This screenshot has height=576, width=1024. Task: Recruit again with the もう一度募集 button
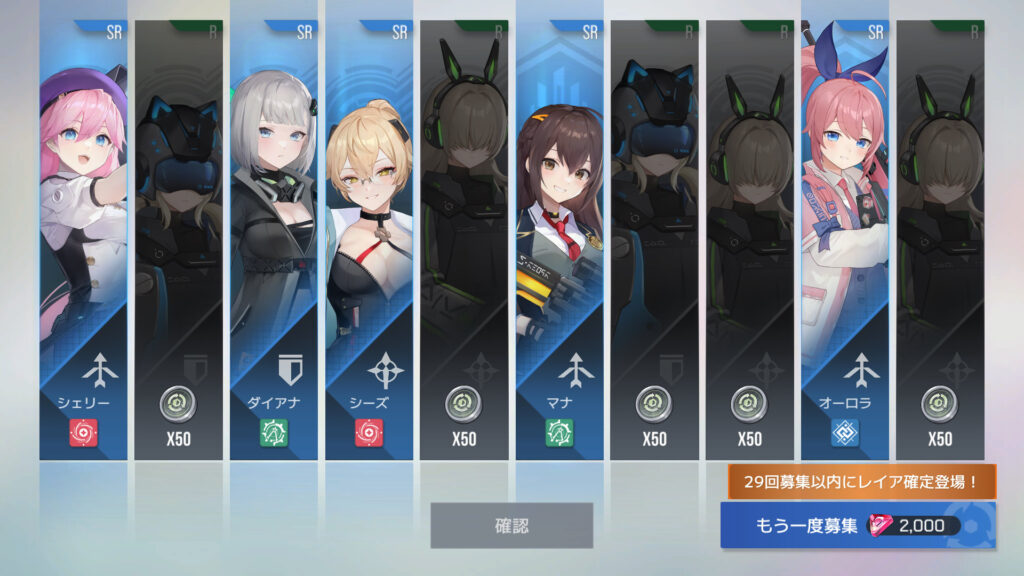[857, 525]
